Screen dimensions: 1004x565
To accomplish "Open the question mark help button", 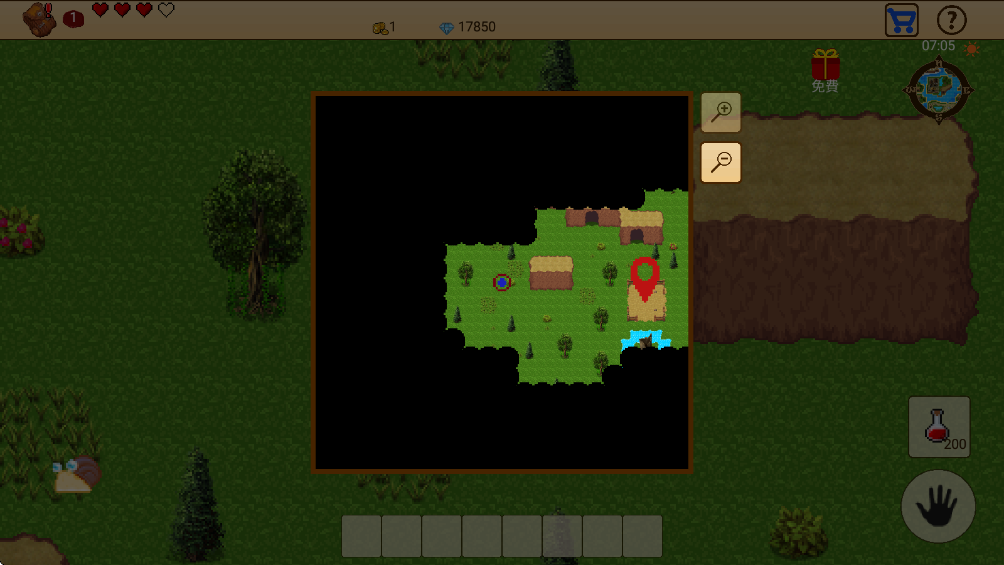I will pos(951,20).
